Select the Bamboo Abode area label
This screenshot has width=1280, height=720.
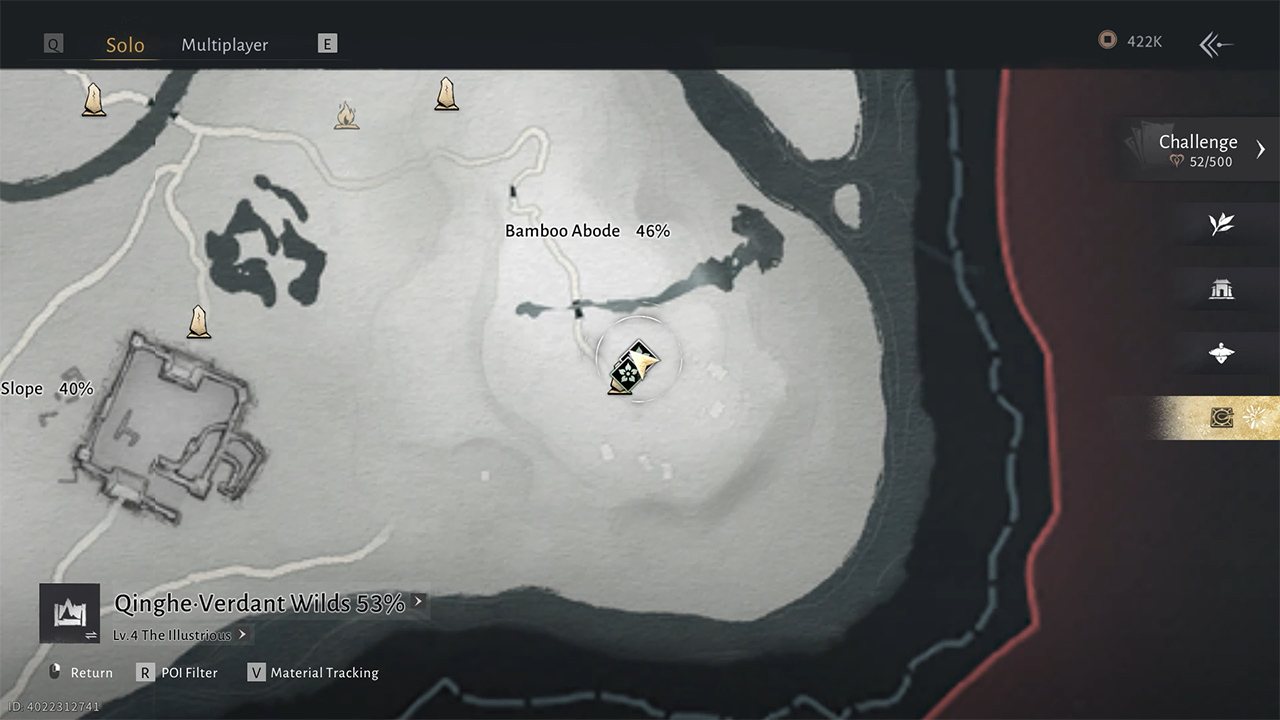(587, 231)
